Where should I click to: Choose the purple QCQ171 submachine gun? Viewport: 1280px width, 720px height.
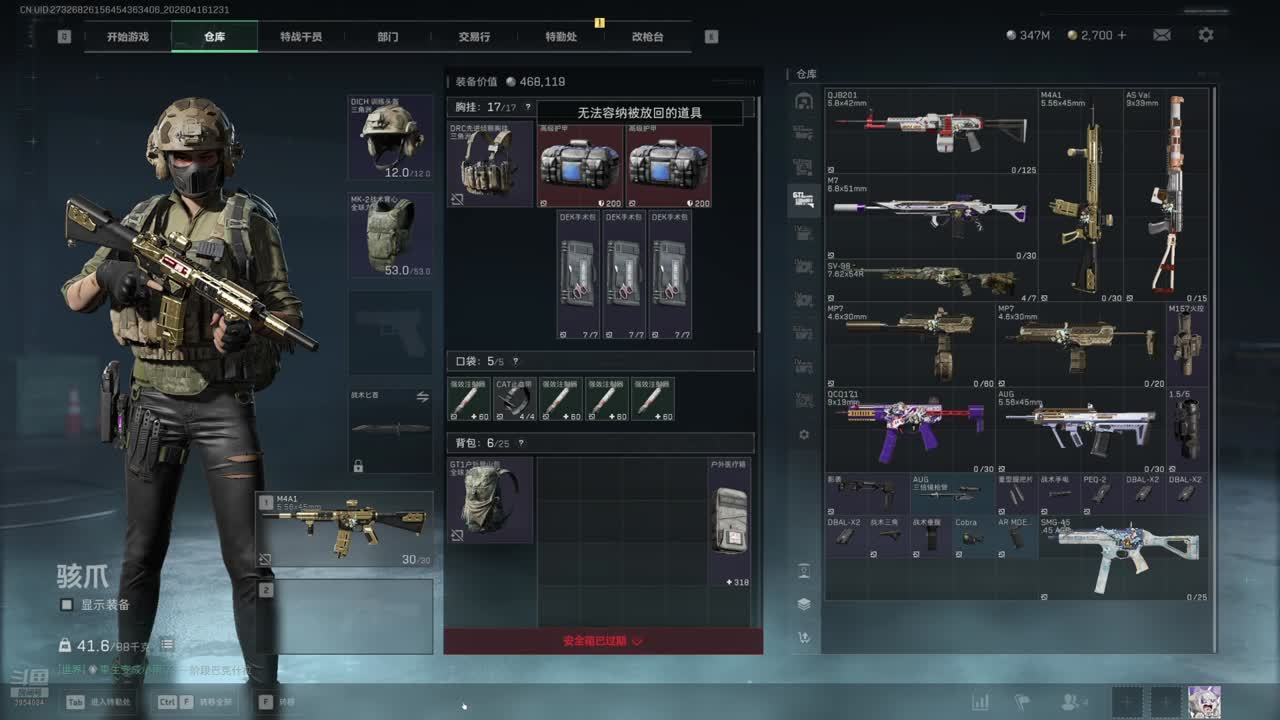(910, 431)
